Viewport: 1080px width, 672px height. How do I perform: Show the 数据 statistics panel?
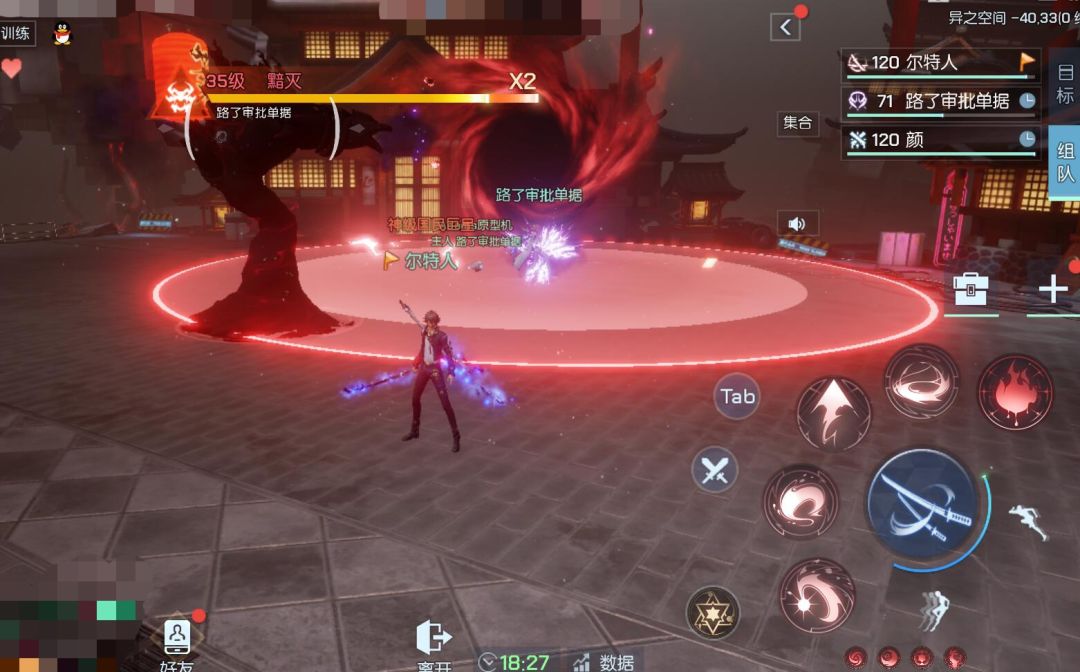(x=604, y=661)
